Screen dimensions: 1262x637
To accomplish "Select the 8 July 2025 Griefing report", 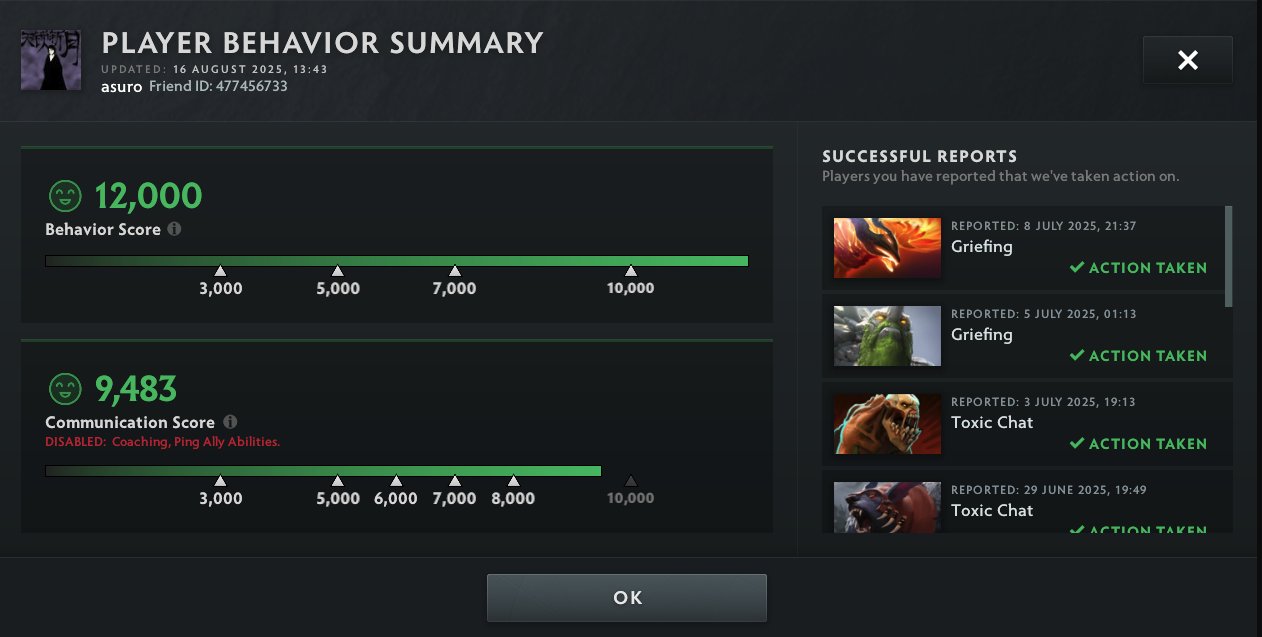I will pos(1022,247).
